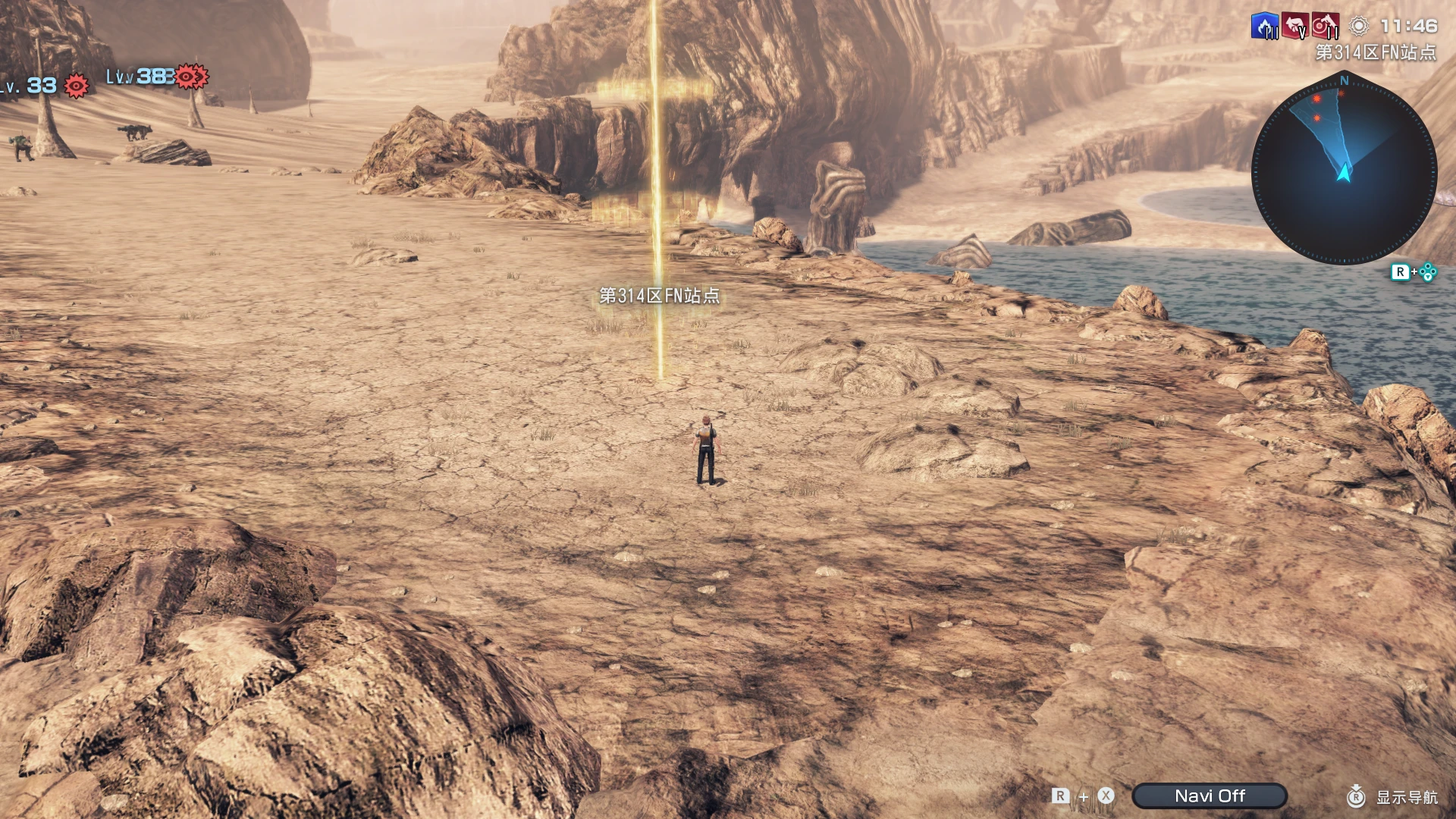Select the blue flame mission badge marked III
1456x819 pixels.
[1264, 24]
